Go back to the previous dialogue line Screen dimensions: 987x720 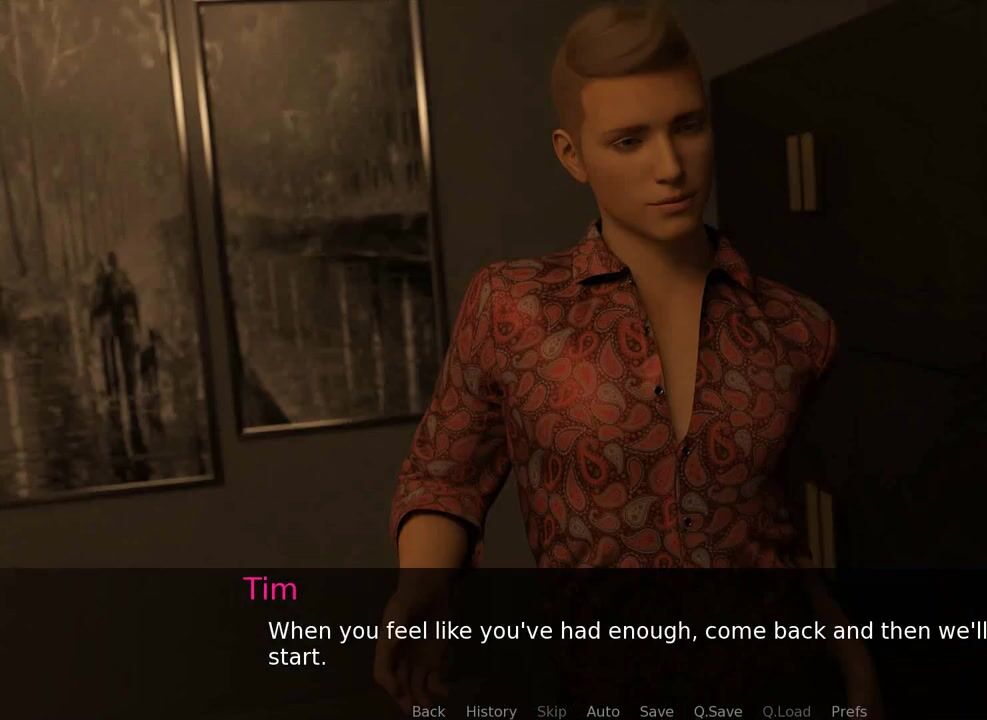[x=428, y=711]
